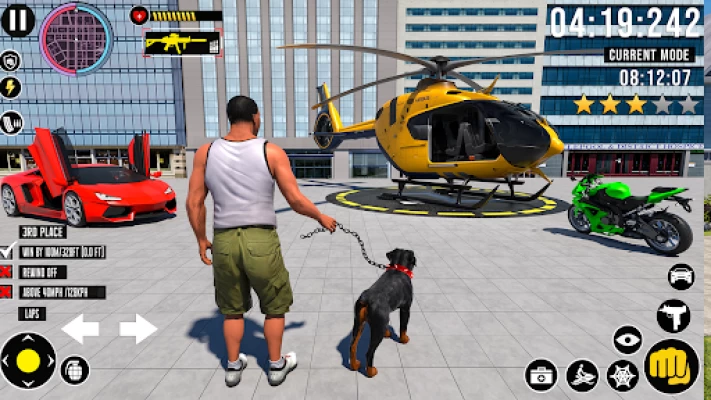Tap the snowmobile rider icon
This screenshot has width=711, height=400.
coord(581,376)
